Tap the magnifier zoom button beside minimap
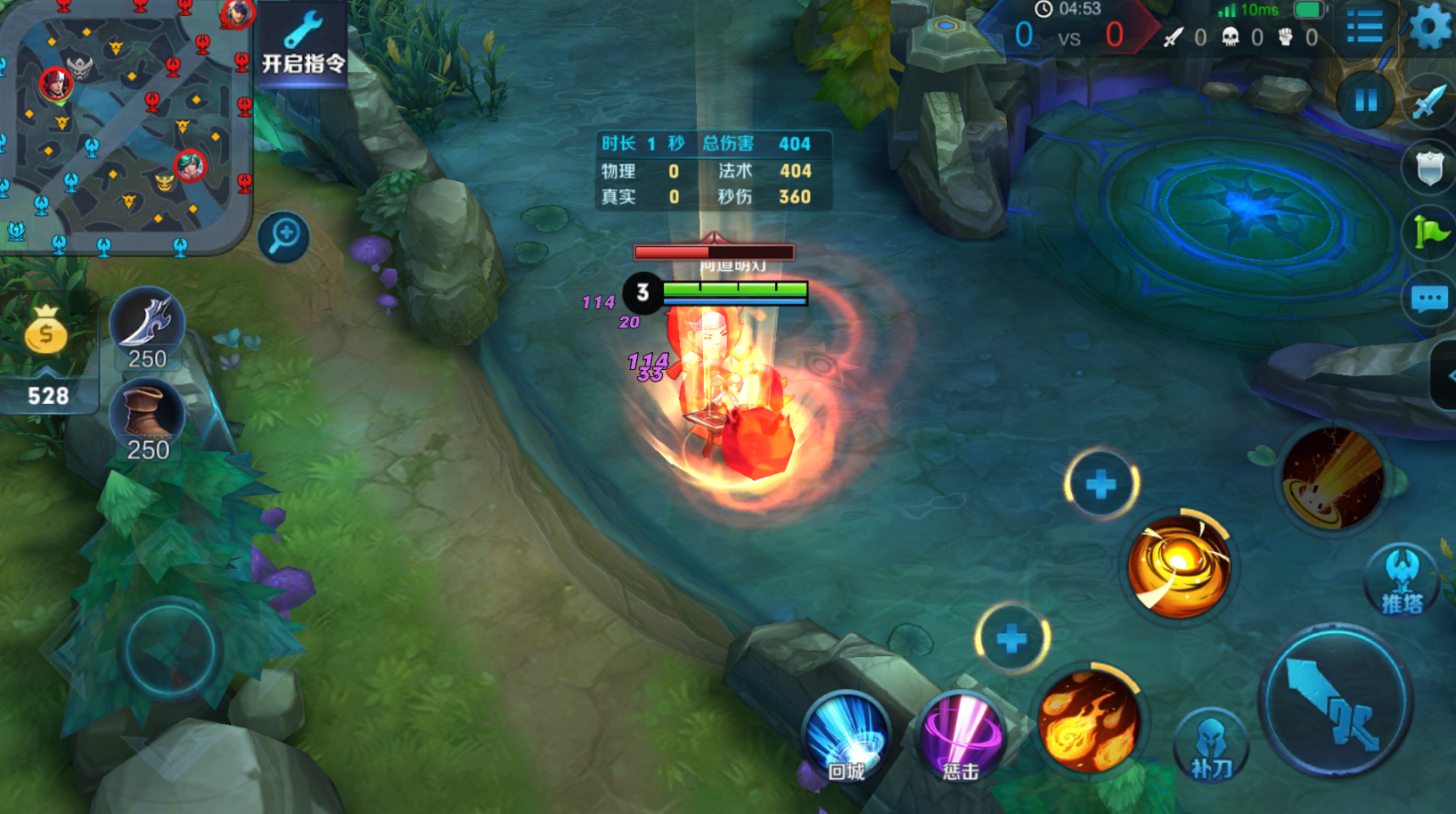The image size is (1456, 814). (284, 236)
